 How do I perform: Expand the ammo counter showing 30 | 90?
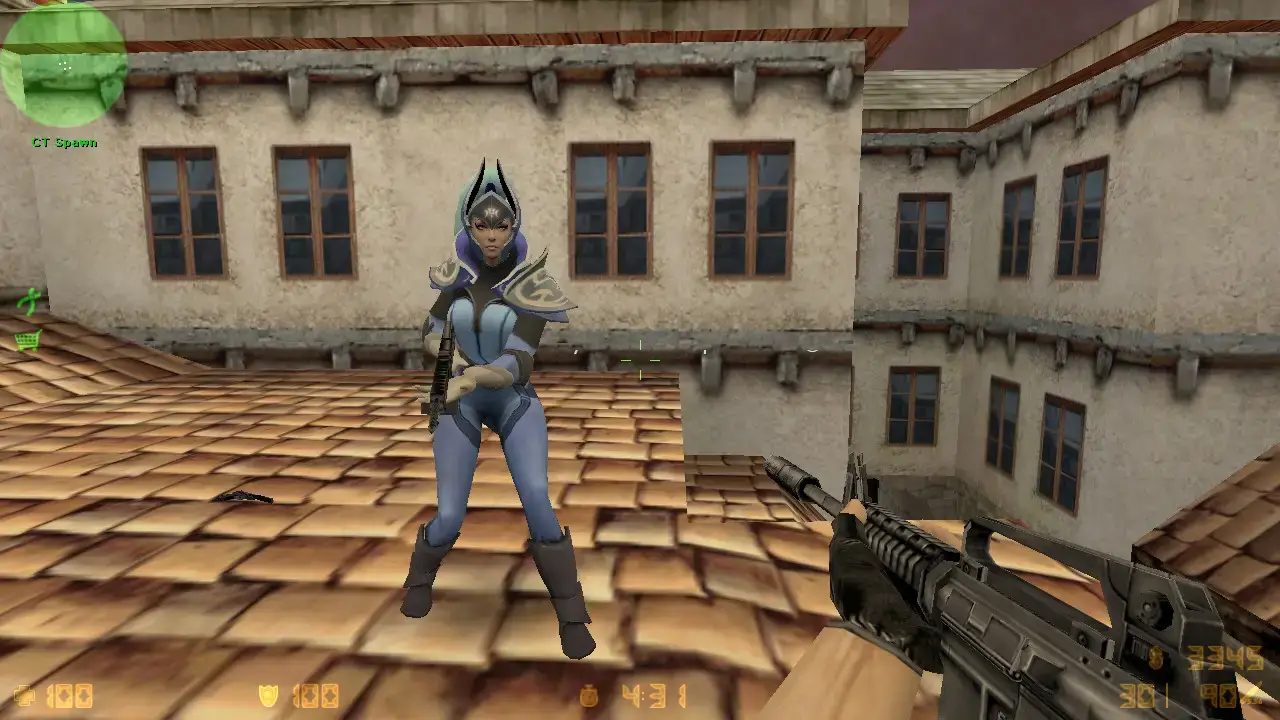[x=1180, y=697]
